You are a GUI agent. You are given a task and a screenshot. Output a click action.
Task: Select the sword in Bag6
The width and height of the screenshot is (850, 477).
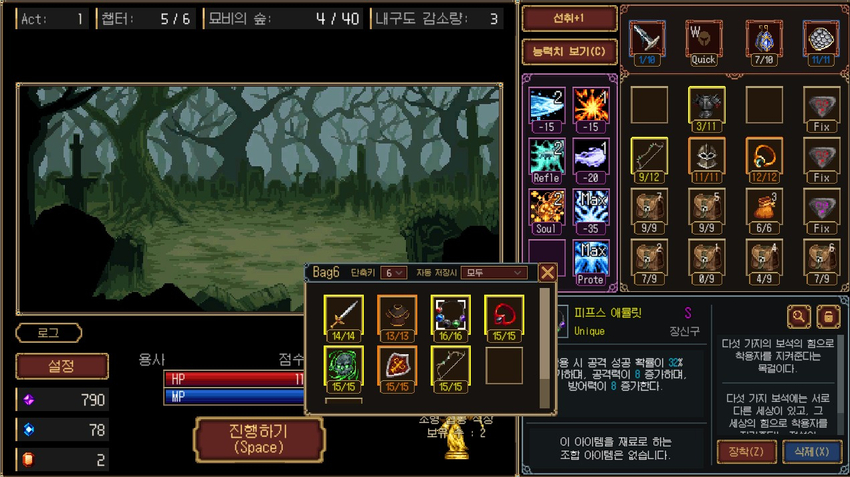(343, 315)
